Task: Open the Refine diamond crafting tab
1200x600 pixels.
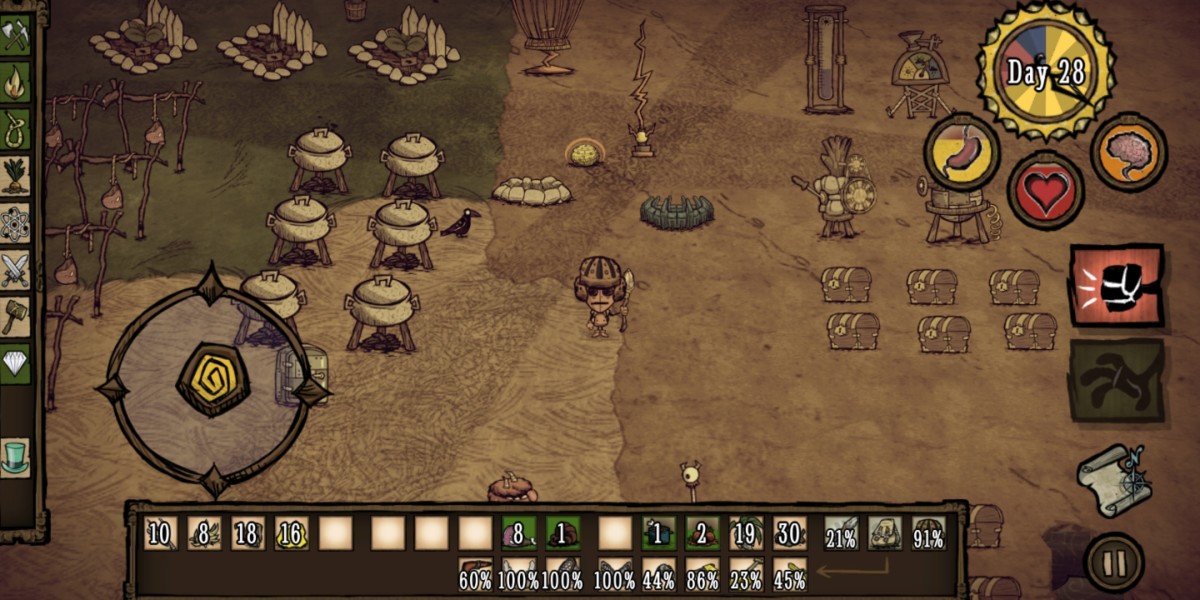Action: tap(16, 363)
